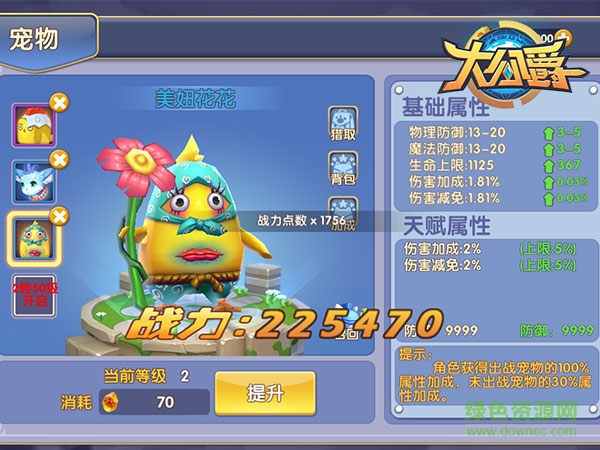Viewport: 600px width, 450px height.
Task: Choose the blue dragon pet slot
Action: tap(31, 181)
